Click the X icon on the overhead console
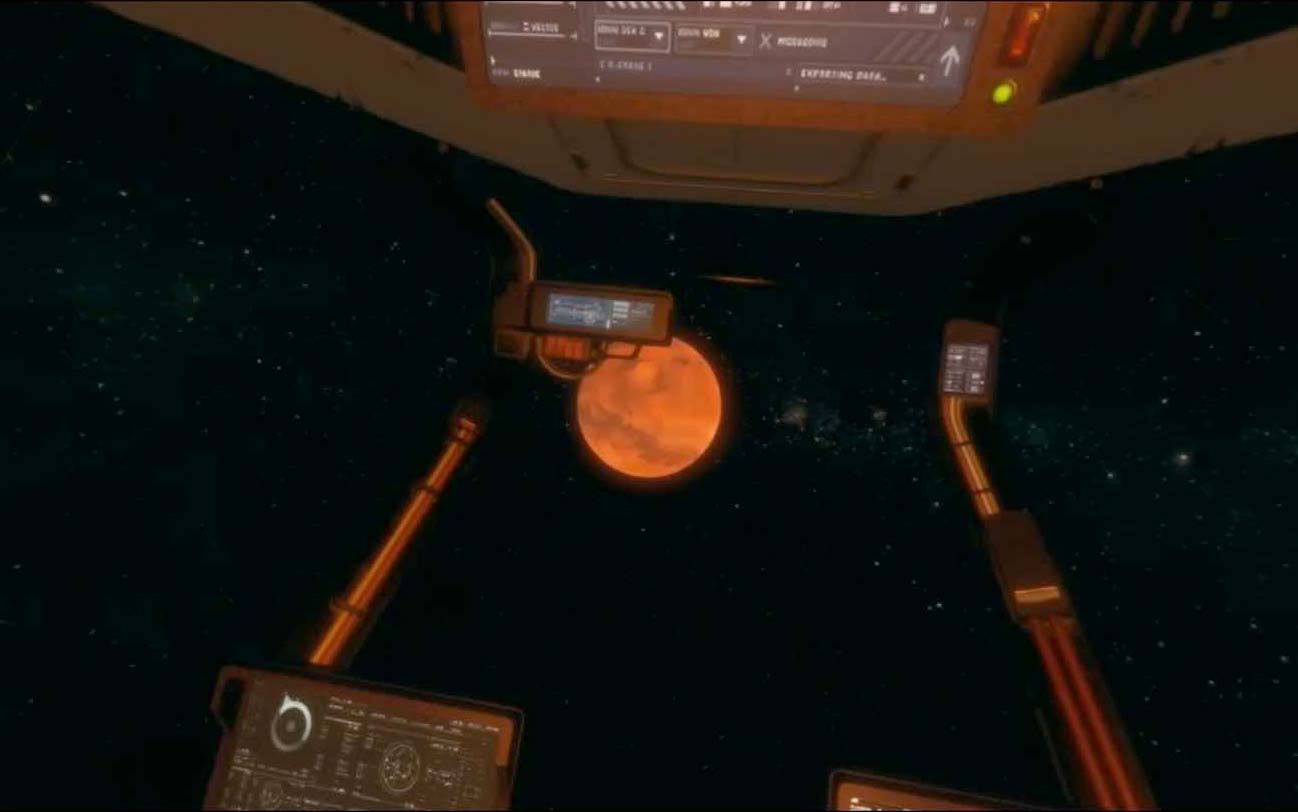The width and height of the screenshot is (1298, 812). pyautogui.click(x=766, y=41)
